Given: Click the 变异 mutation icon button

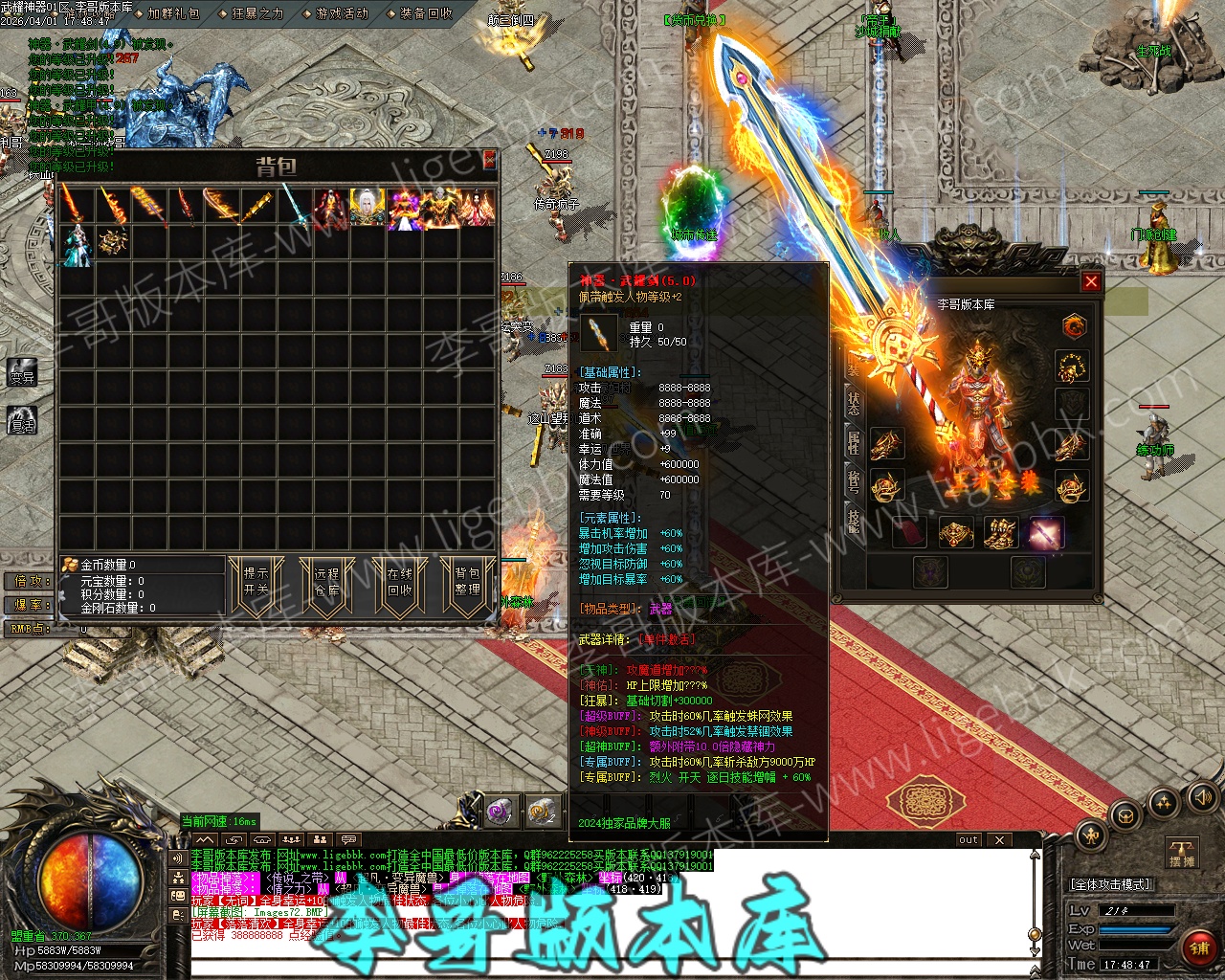Looking at the screenshot, I should click(x=22, y=373).
